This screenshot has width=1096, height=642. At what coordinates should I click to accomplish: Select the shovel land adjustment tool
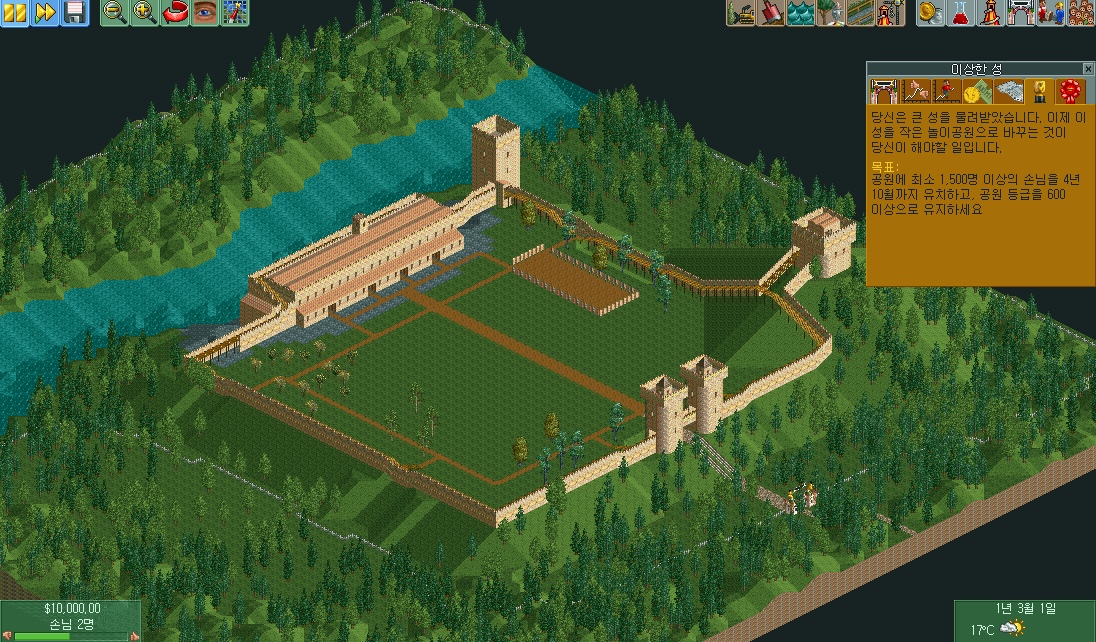771,13
